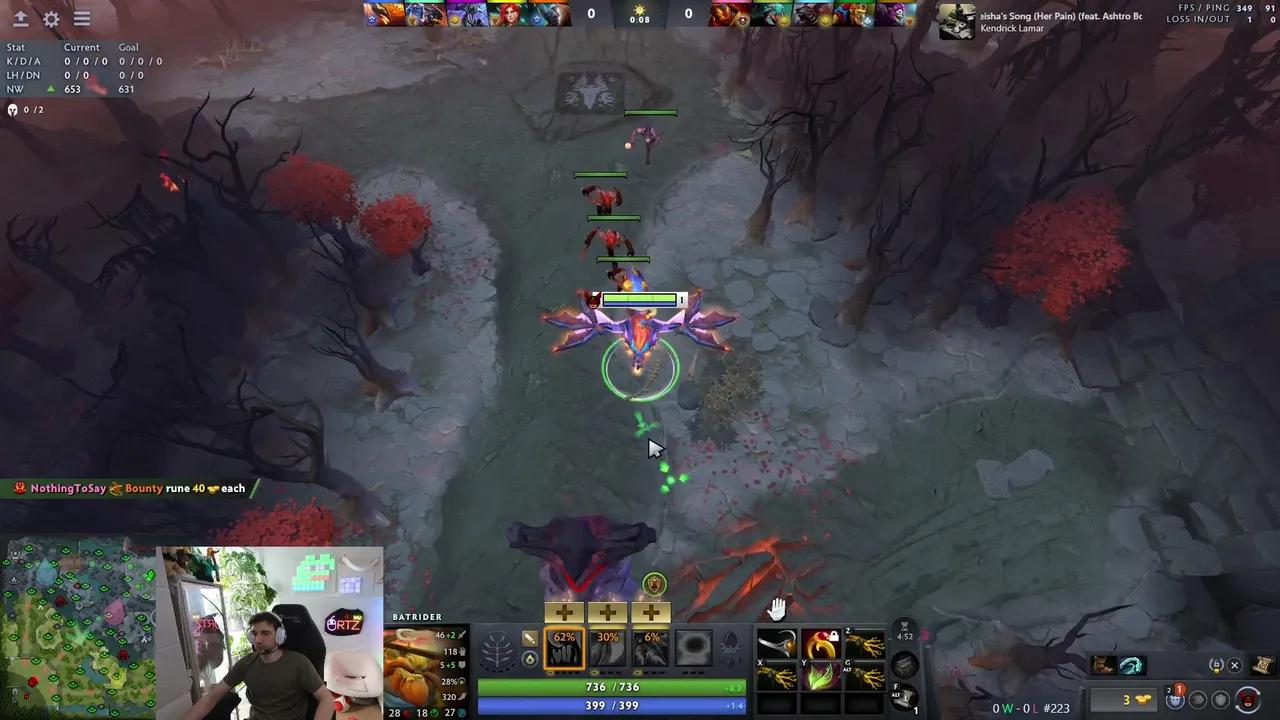1280x720 pixels.
Task: Open the shop via the scroll icon
Action: (1262, 664)
